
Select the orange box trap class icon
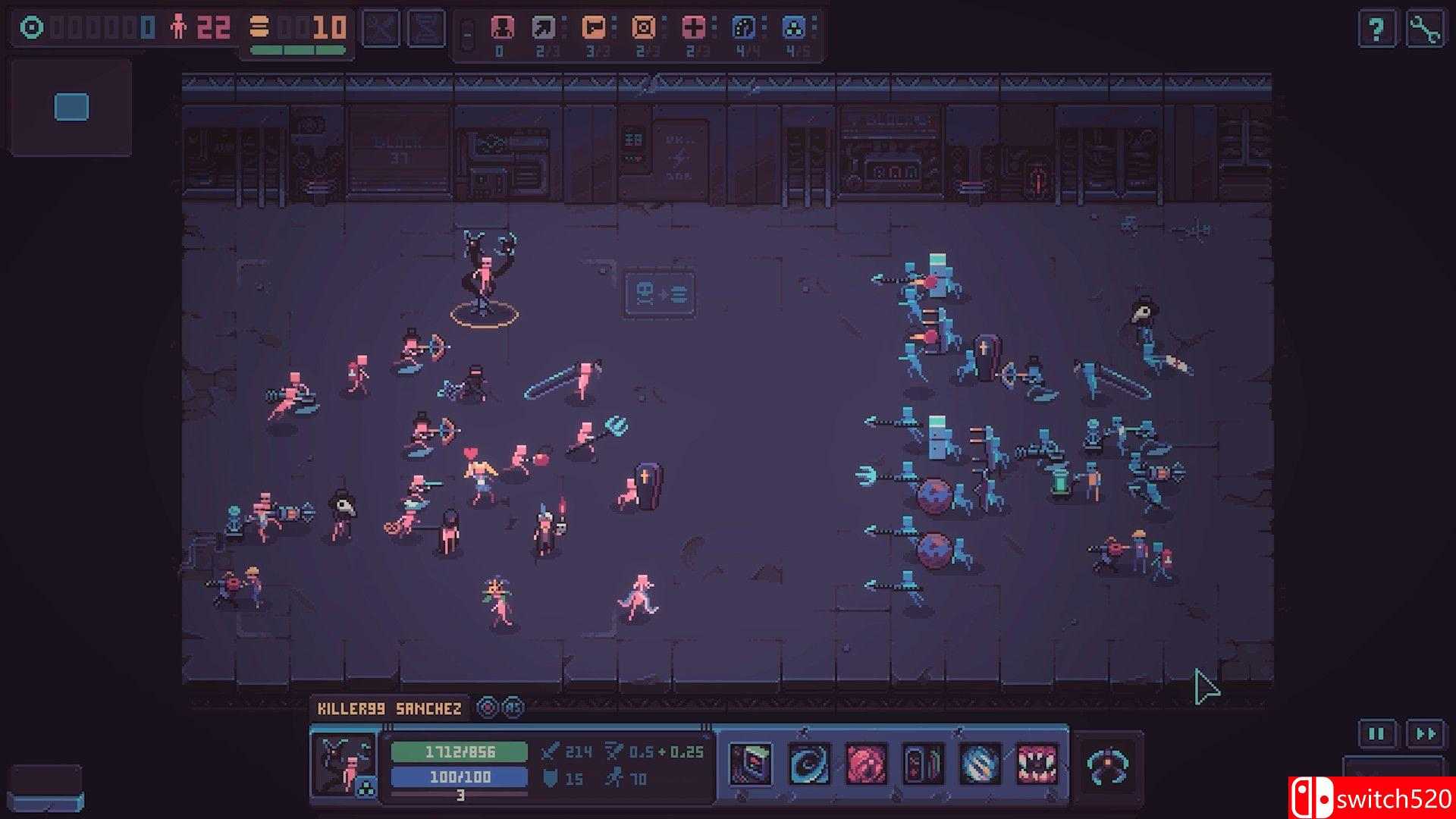[642, 25]
